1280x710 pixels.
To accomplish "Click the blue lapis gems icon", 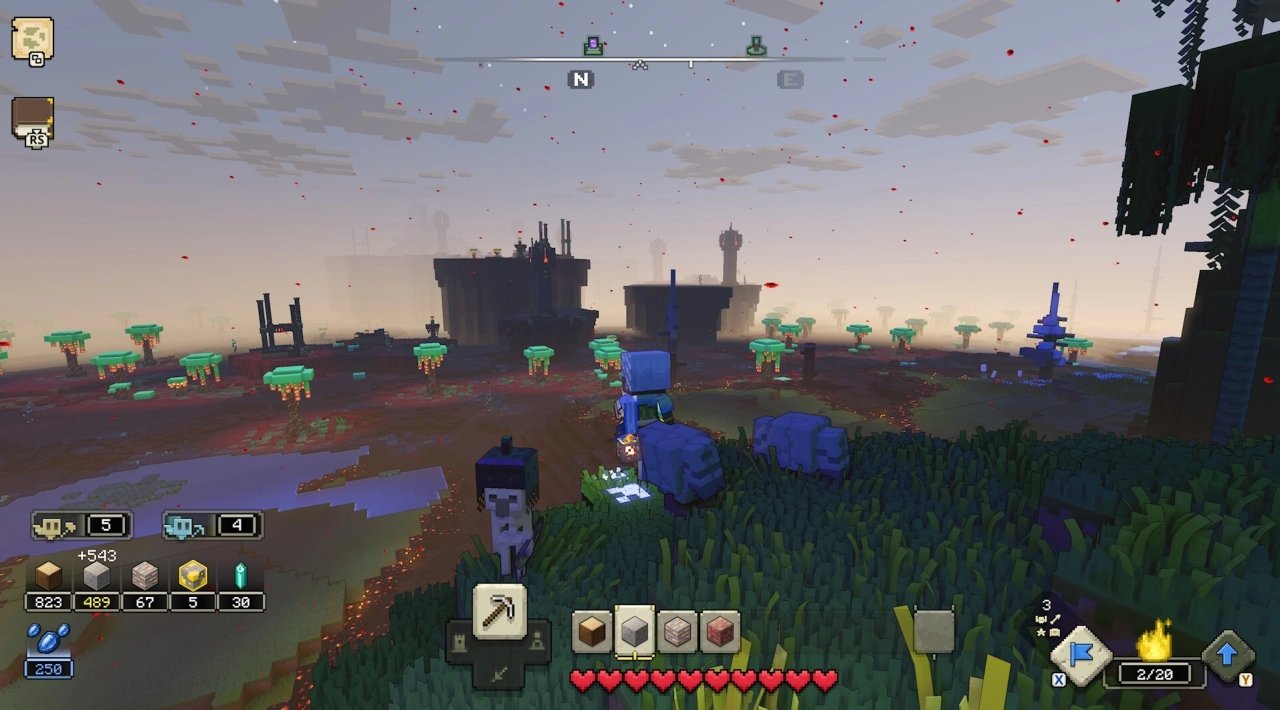I will click(x=48, y=638).
